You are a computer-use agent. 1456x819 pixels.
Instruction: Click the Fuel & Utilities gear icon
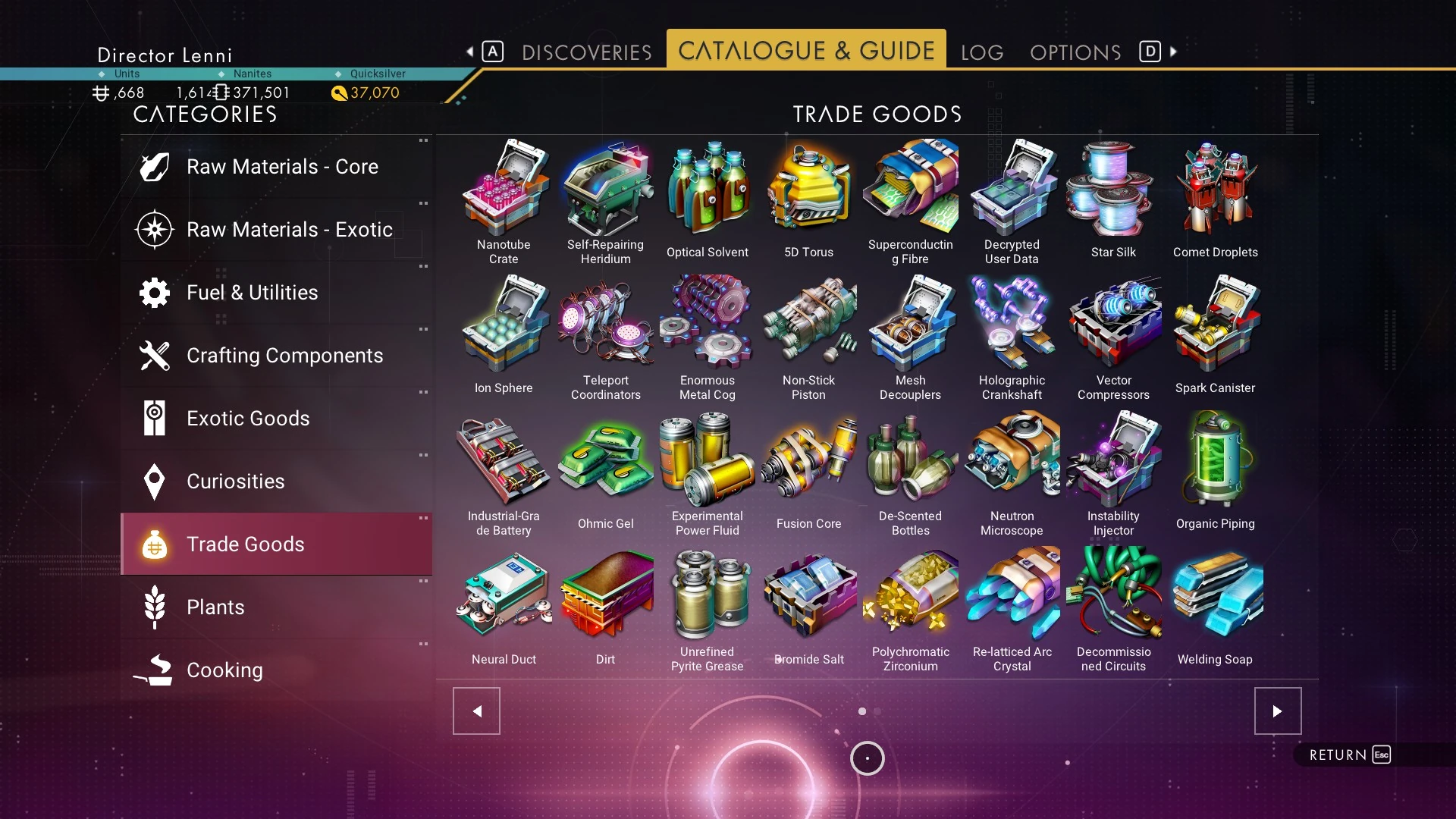[x=154, y=293]
